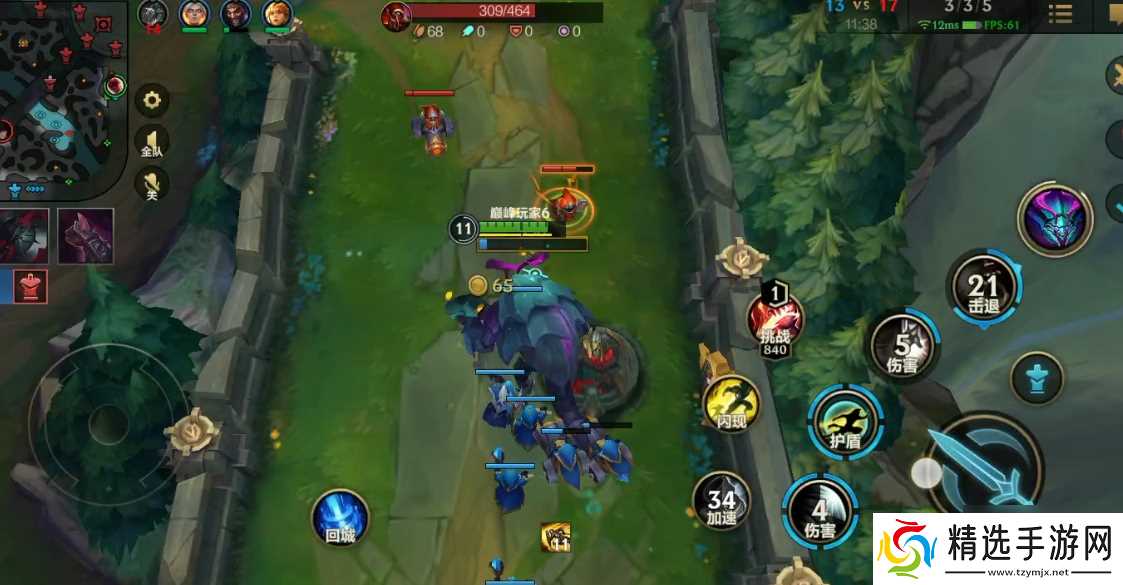Use the 挑战 smite spell
1123x585 pixels.
[x=775, y=320]
